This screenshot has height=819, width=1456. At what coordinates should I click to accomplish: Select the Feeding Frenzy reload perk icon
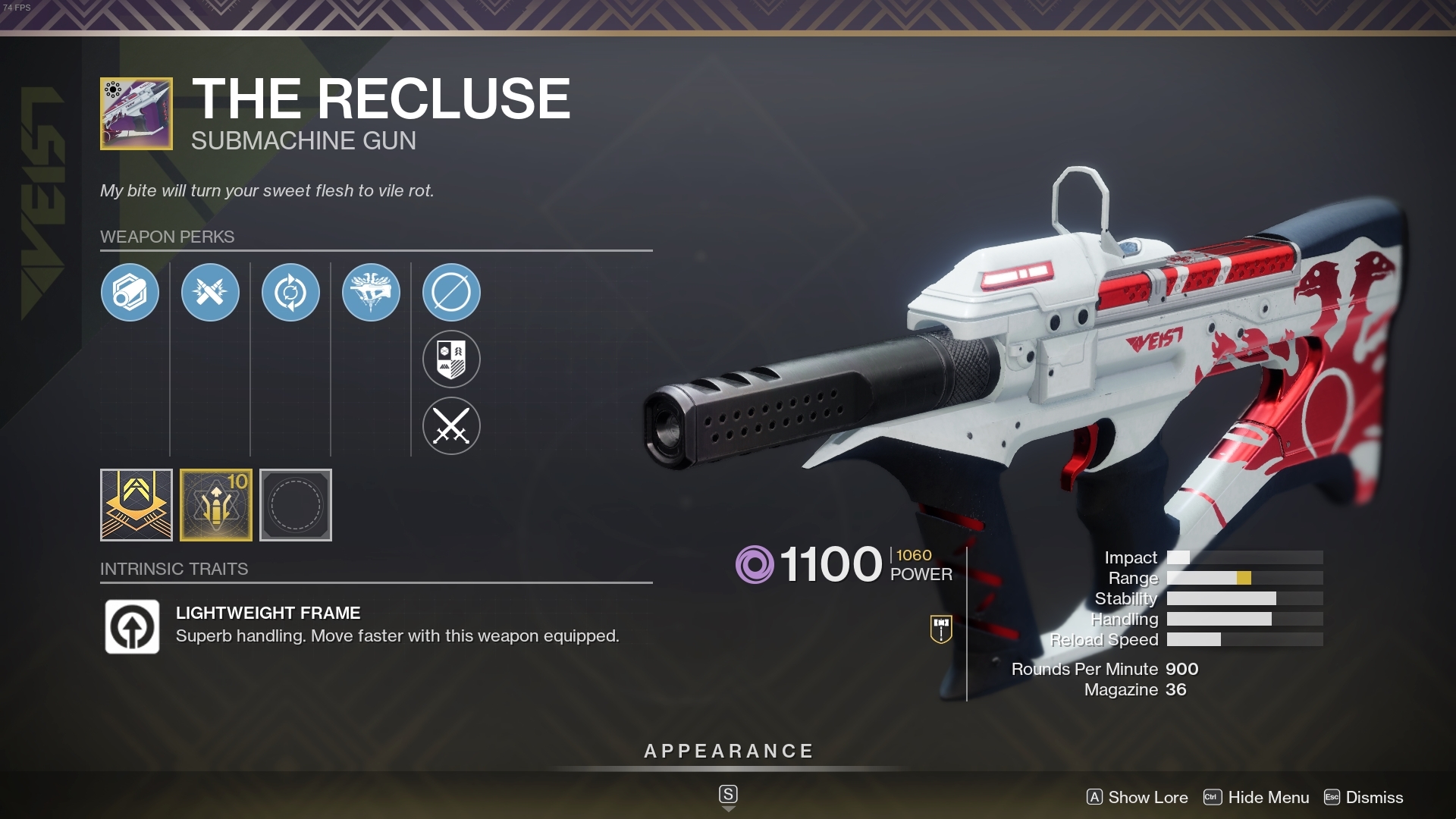click(x=291, y=292)
